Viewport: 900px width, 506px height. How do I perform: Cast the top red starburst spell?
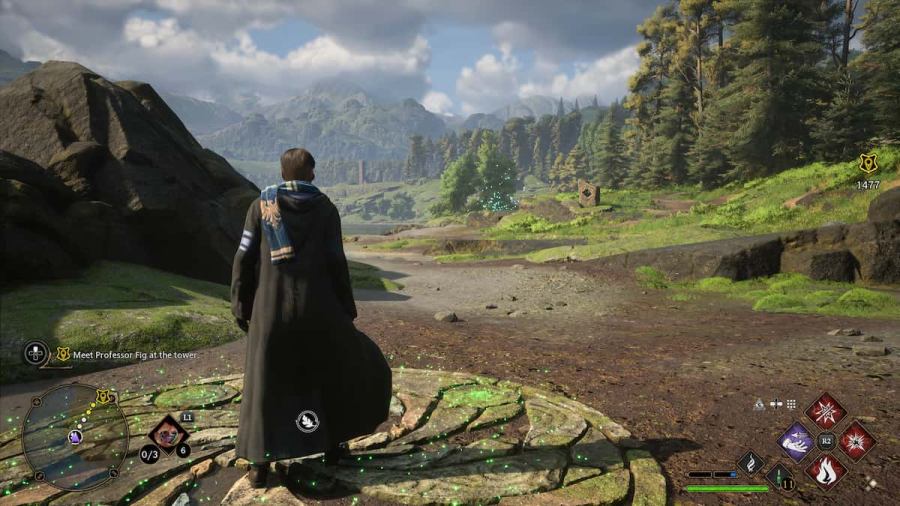[825, 410]
